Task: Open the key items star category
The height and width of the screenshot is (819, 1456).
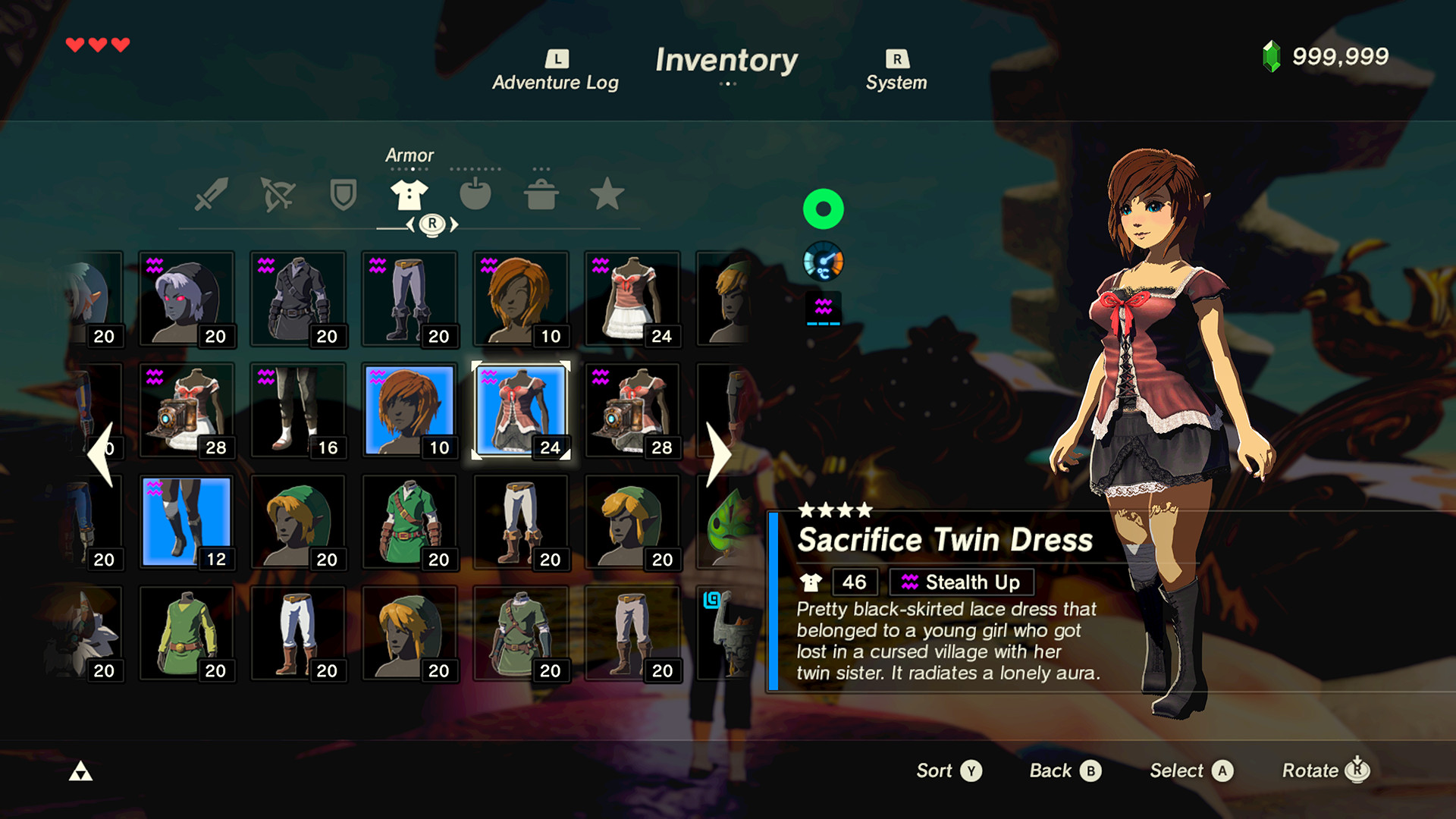Action: [607, 195]
